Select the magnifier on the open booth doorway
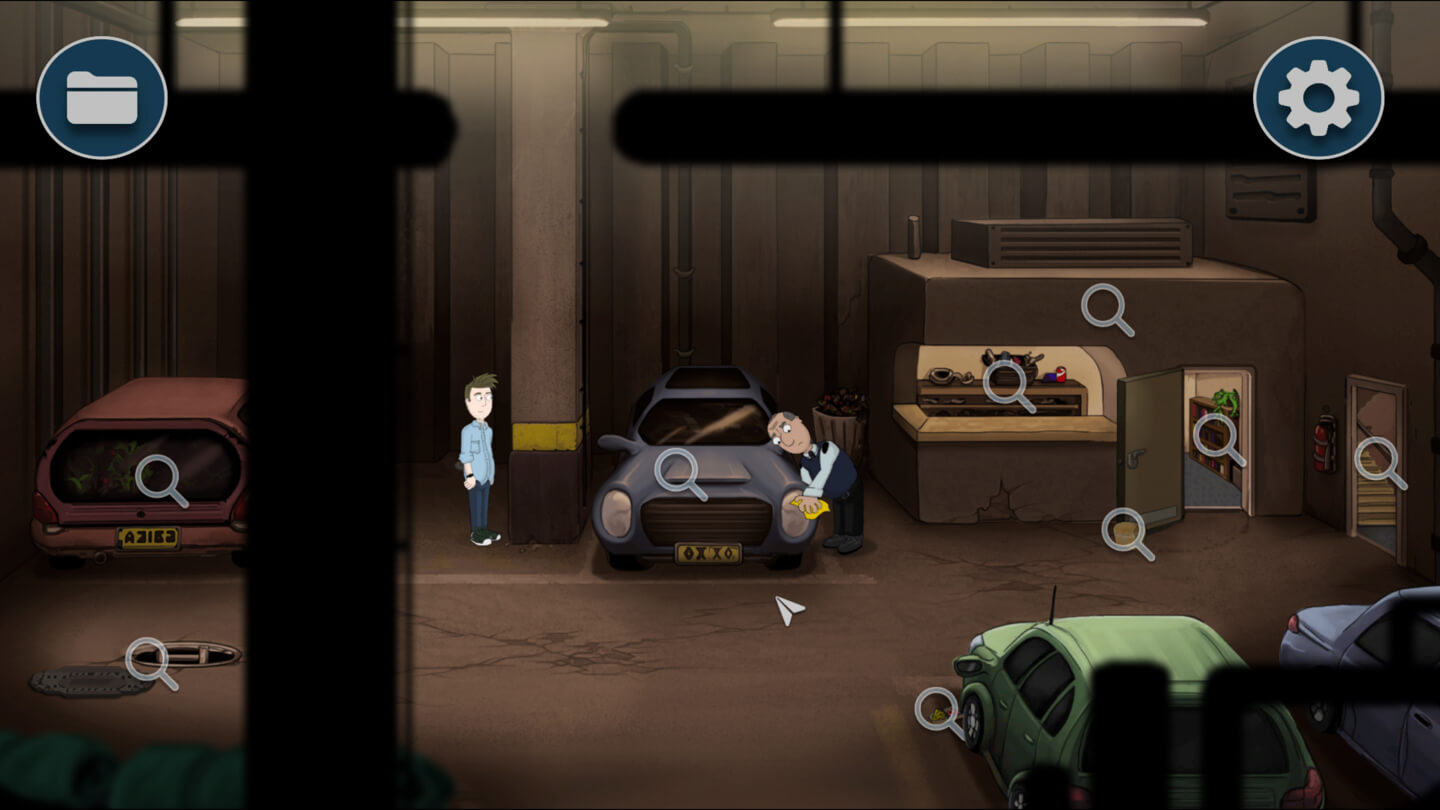 click(1215, 435)
